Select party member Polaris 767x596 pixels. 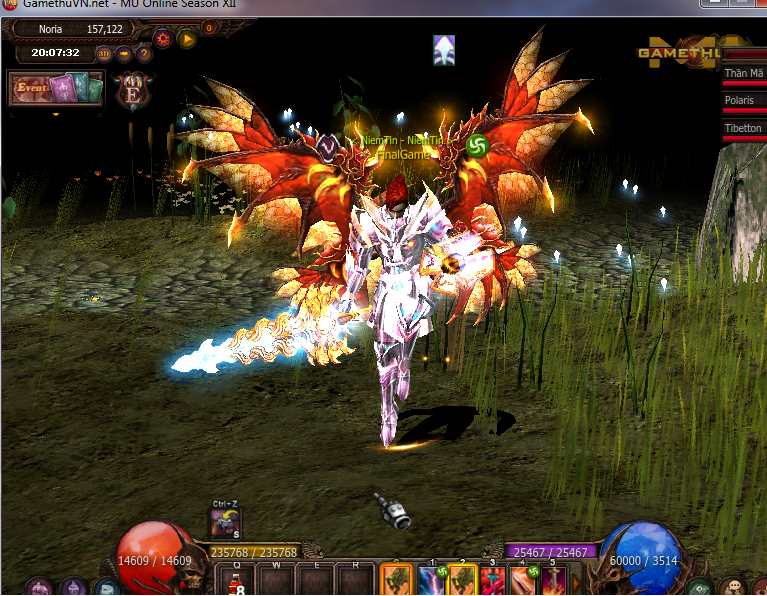(743, 101)
